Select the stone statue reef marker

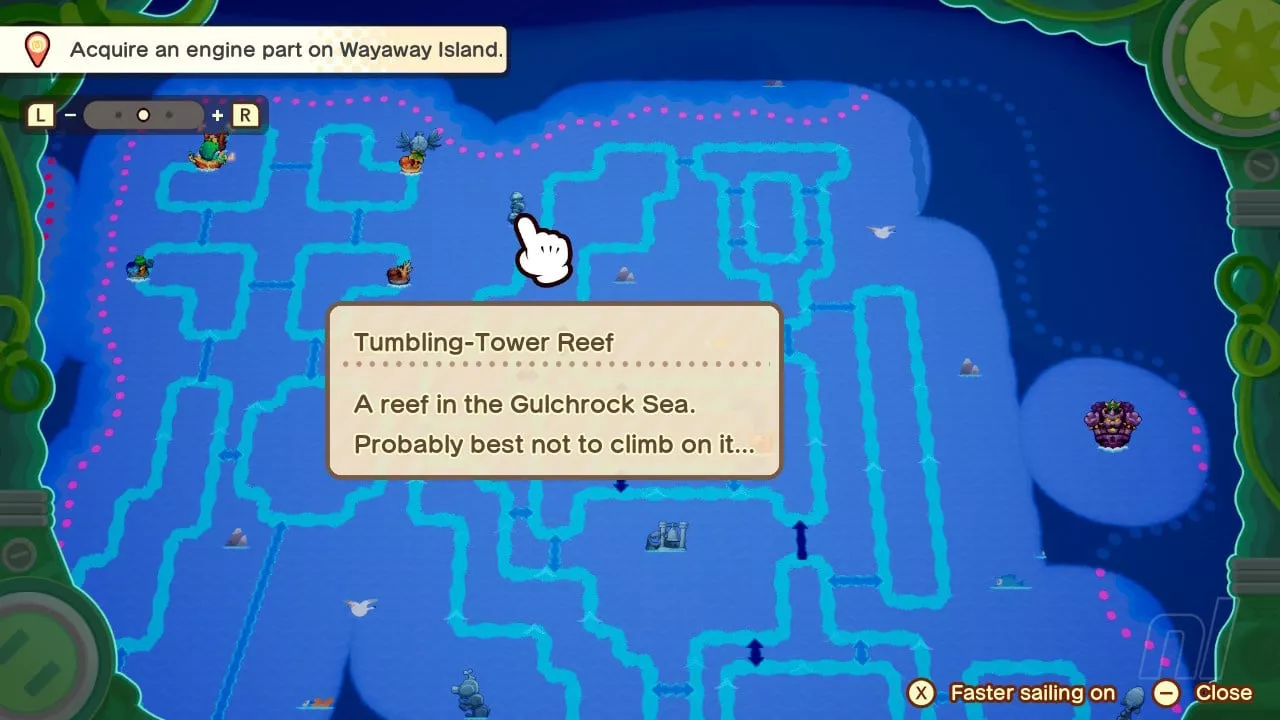469,692
